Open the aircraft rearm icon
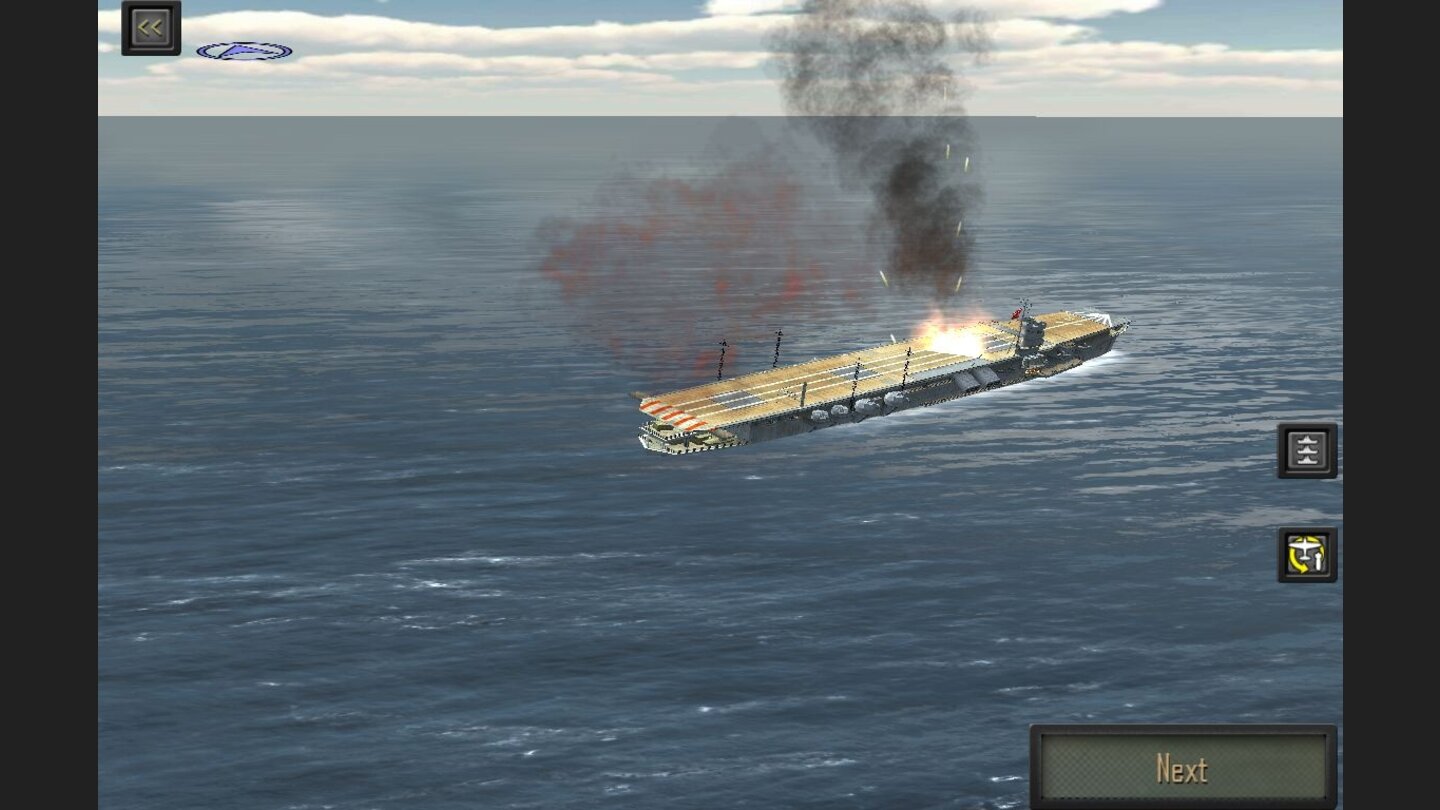 pos(1307,555)
